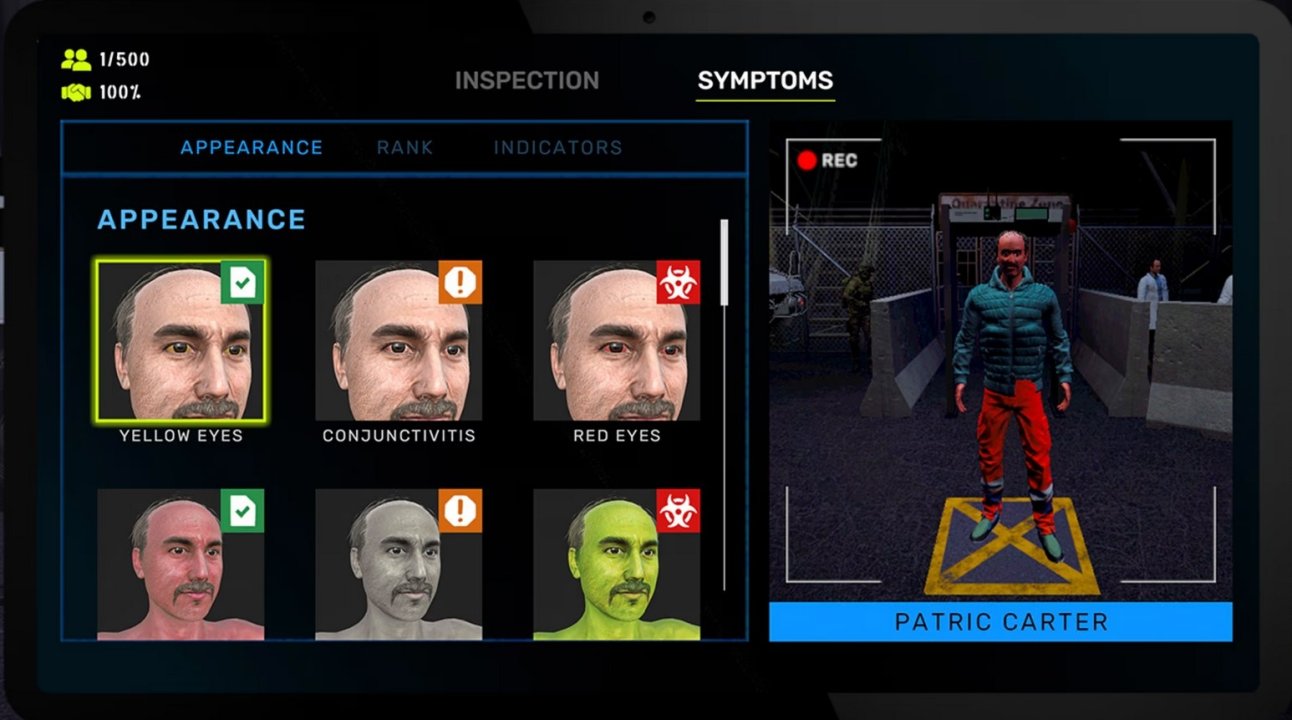The width and height of the screenshot is (1292, 720).
Task: Select the Appearance sub-tab
Action: pyautogui.click(x=251, y=148)
